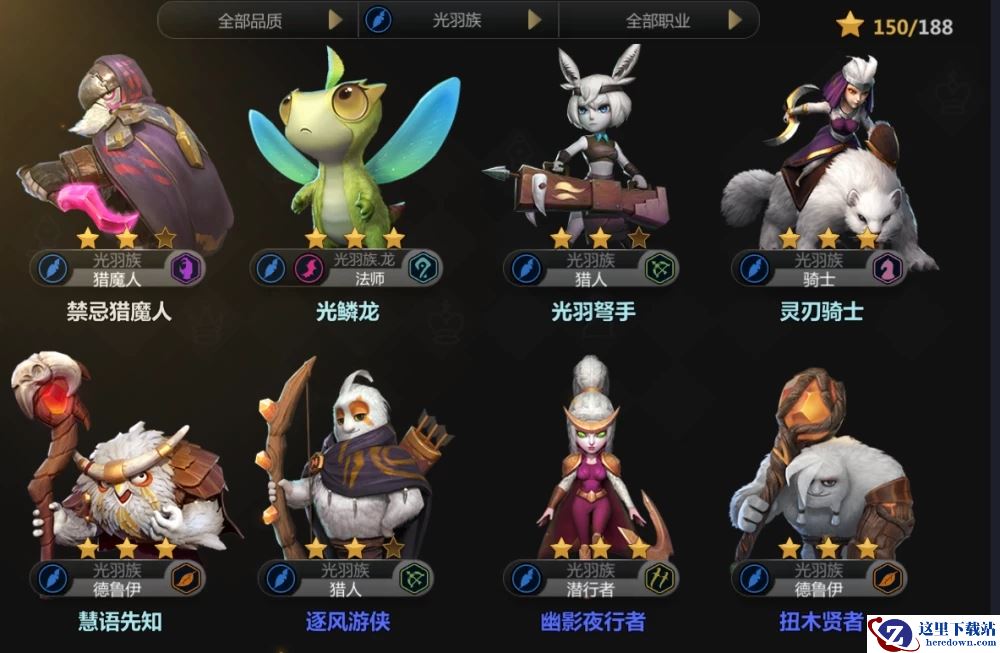Open the 这里下载站 watermark link

pyautogui.click(x=932, y=634)
